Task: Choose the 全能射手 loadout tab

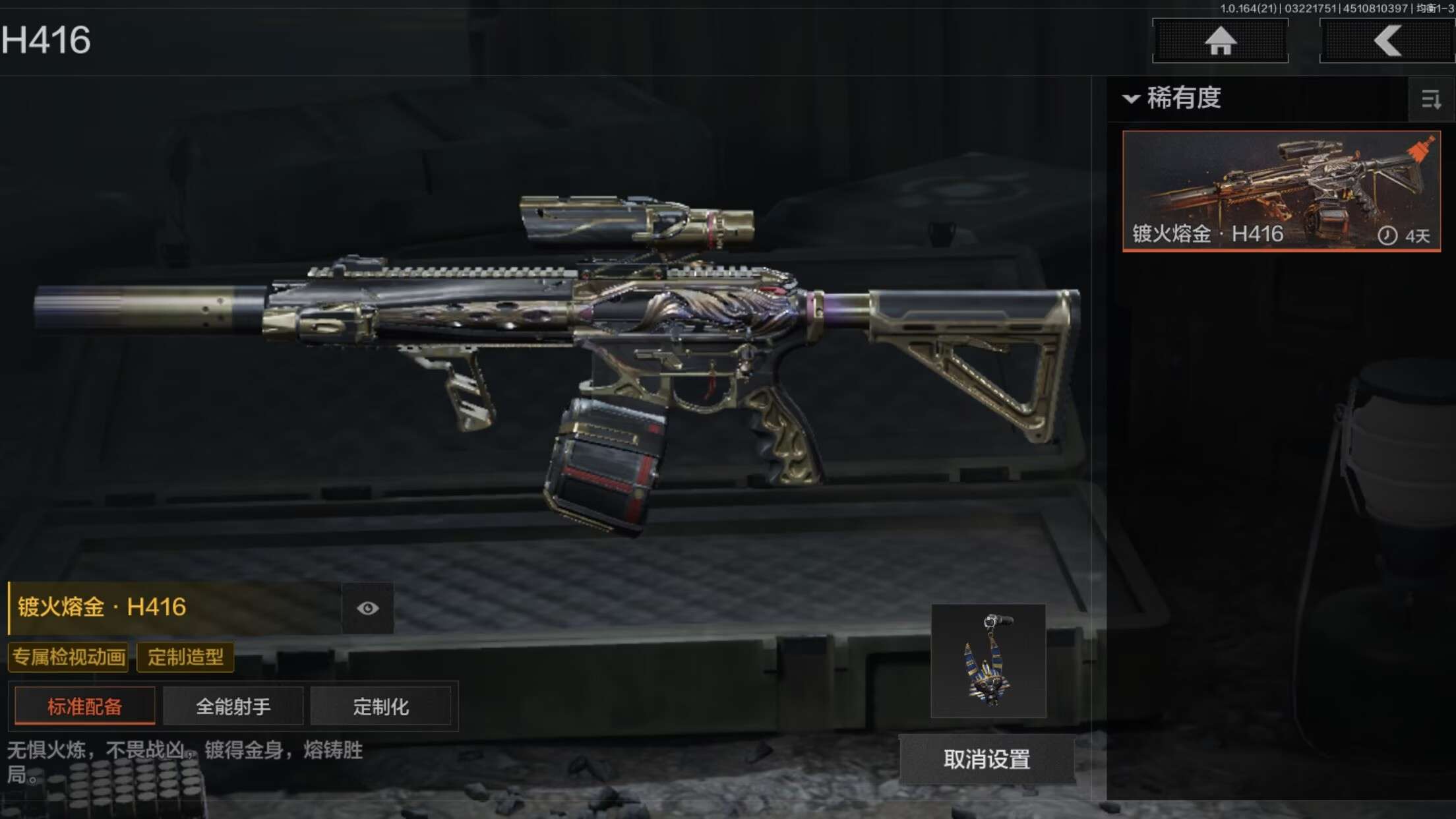Action: (233, 706)
